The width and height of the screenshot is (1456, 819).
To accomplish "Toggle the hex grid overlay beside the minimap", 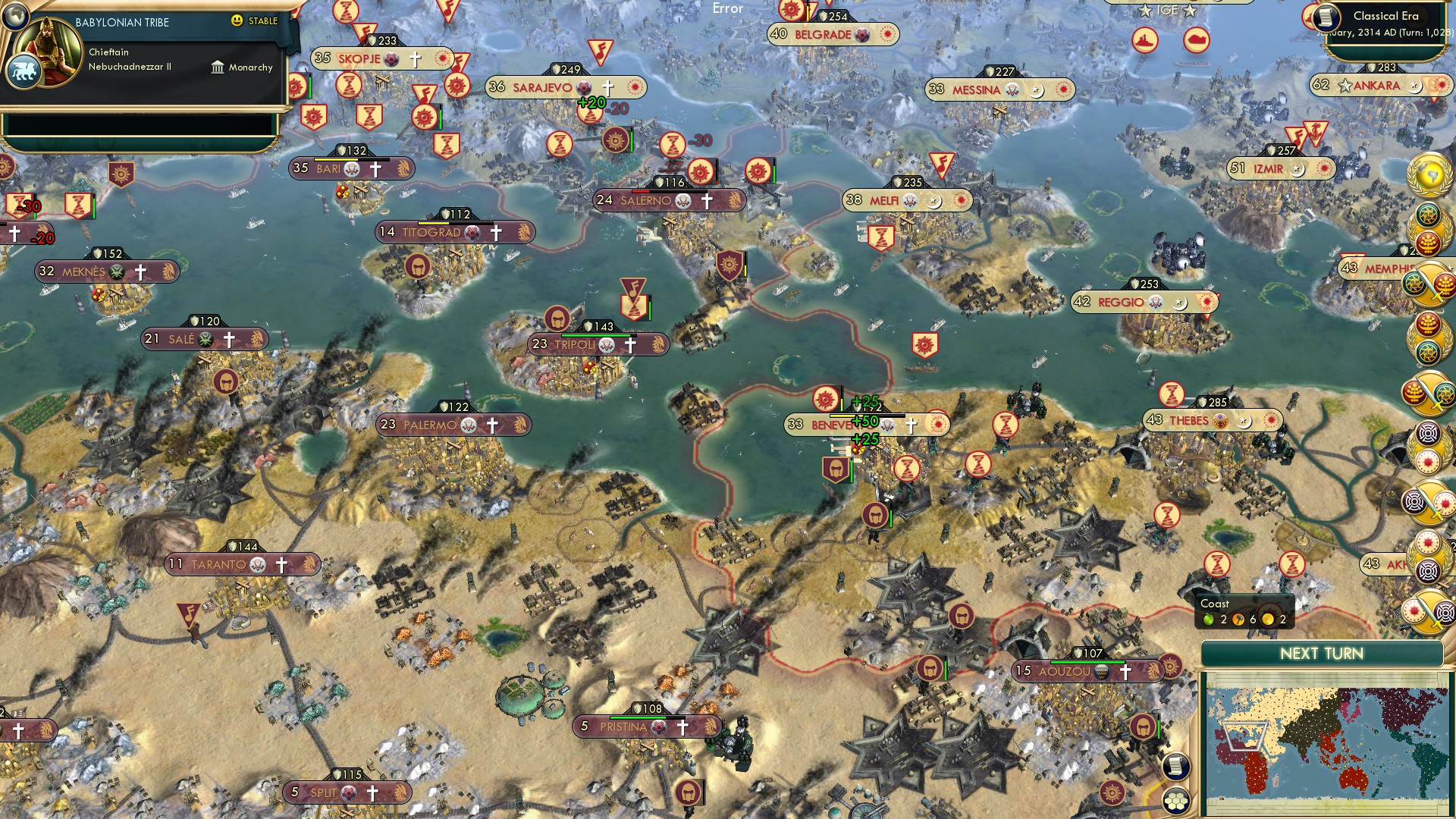I will (x=1175, y=801).
